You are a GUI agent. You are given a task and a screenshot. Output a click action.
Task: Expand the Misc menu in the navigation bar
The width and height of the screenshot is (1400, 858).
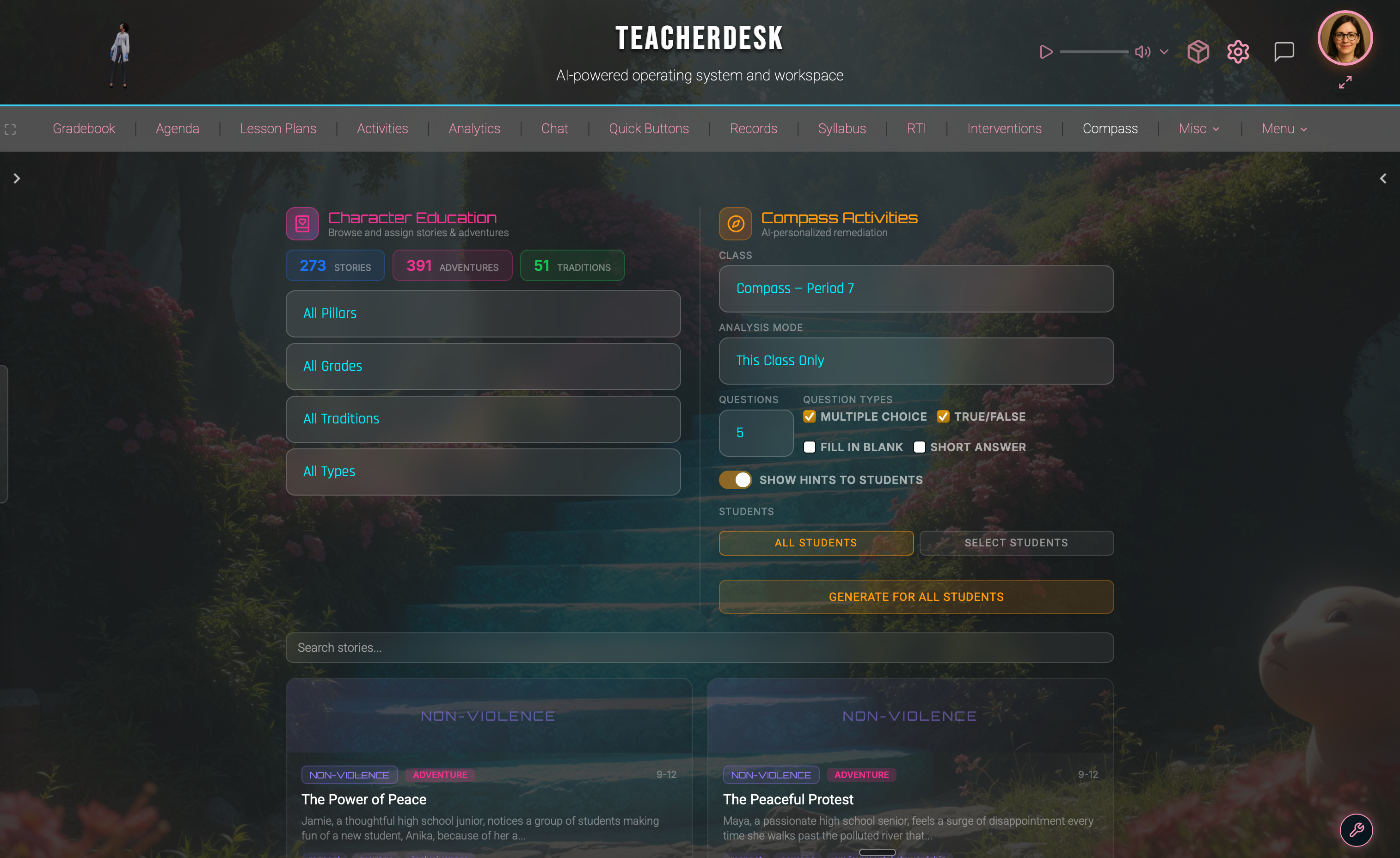(1198, 129)
